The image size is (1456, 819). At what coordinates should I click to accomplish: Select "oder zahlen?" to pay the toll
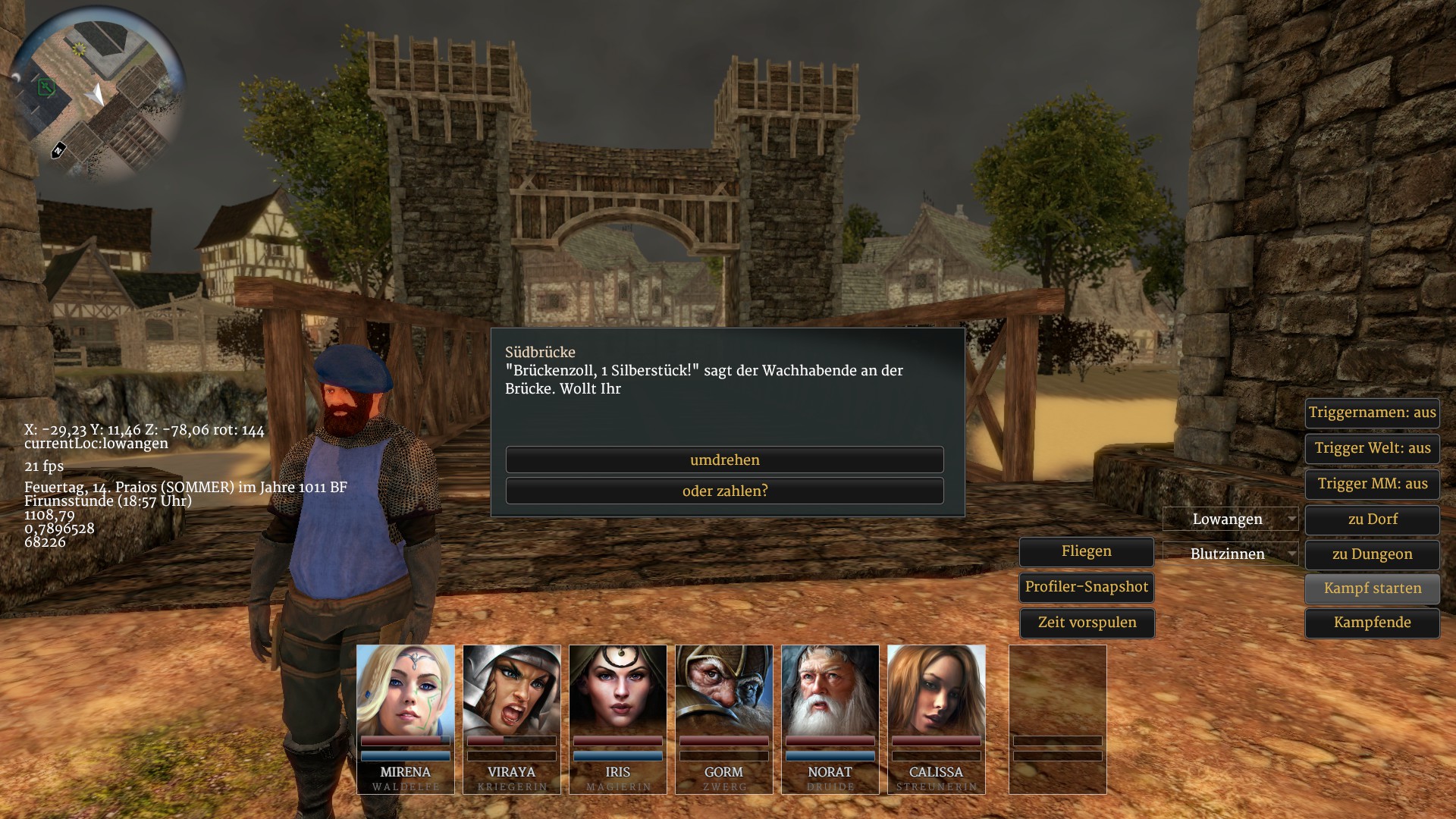point(724,491)
